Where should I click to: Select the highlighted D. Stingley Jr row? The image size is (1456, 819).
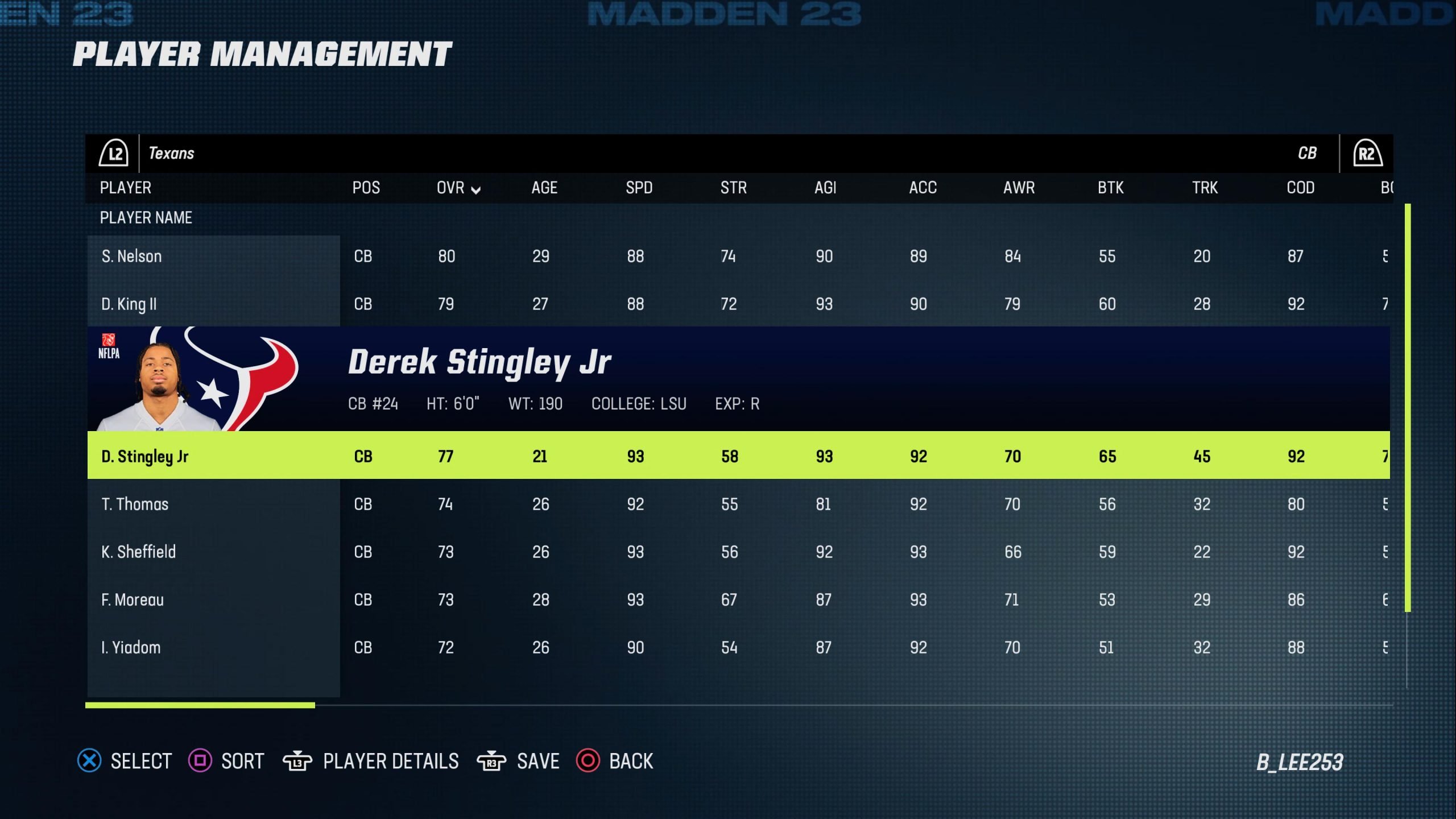pos(145,456)
